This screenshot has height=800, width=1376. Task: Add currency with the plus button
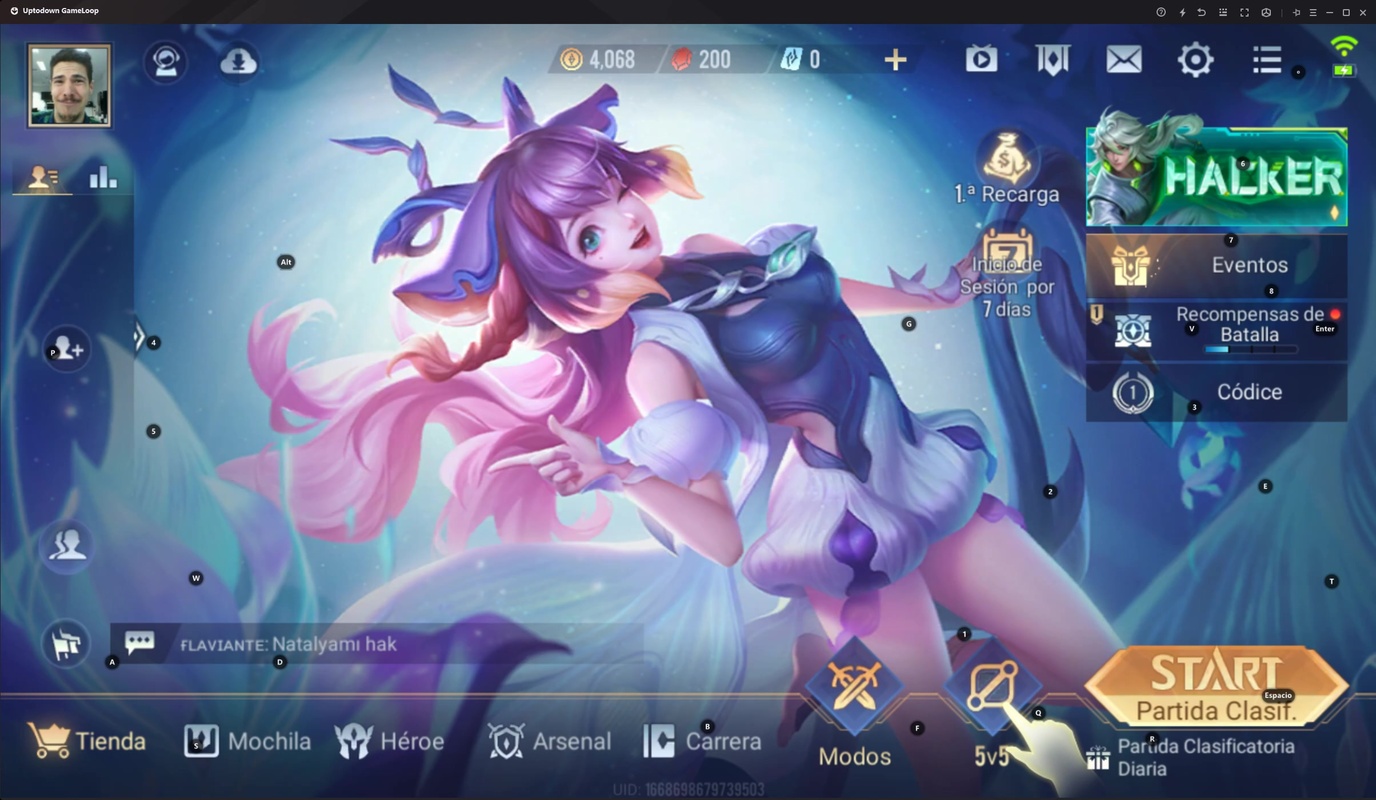pyautogui.click(x=895, y=60)
